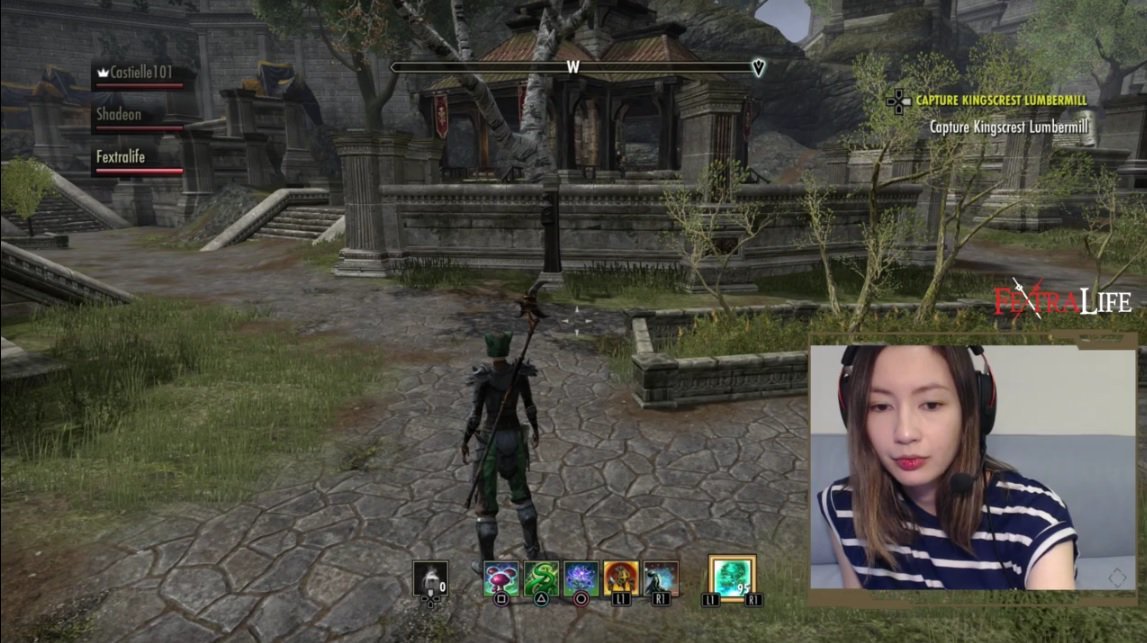Screen dimensions: 1147x643
Task: Cast the purple flower ability
Action: coord(580,578)
